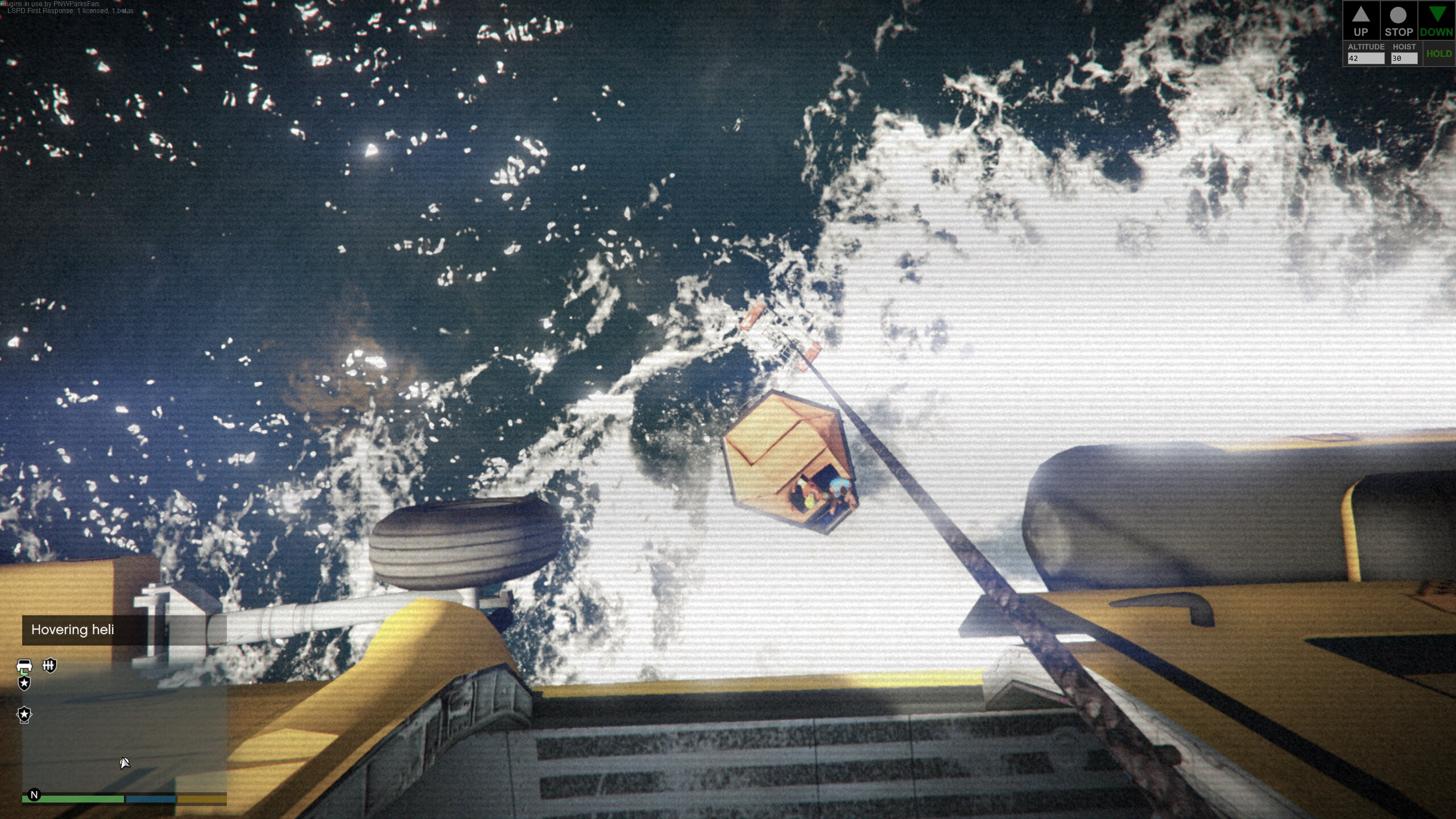Lower the hoist using the DOWN button

pyautogui.click(x=1436, y=21)
